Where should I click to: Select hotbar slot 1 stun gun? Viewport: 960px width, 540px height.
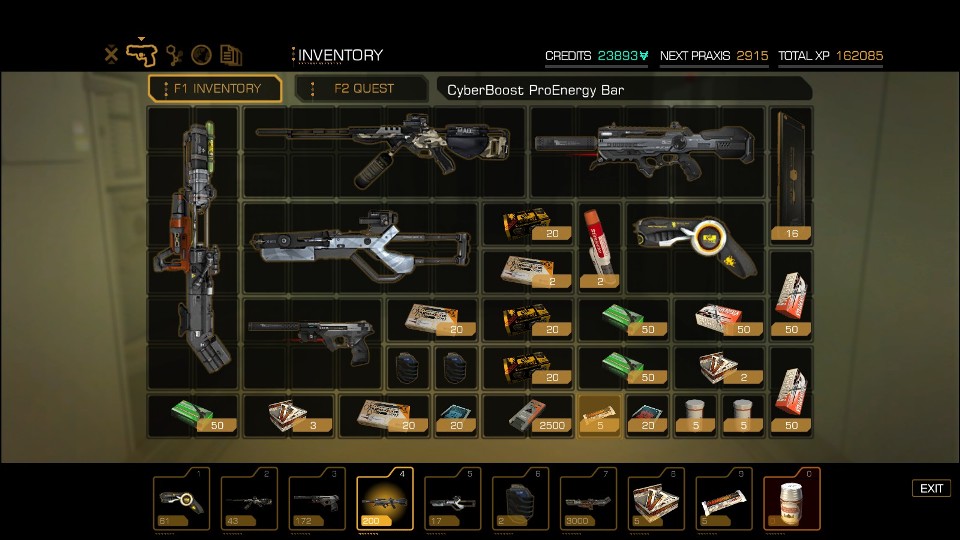181,501
